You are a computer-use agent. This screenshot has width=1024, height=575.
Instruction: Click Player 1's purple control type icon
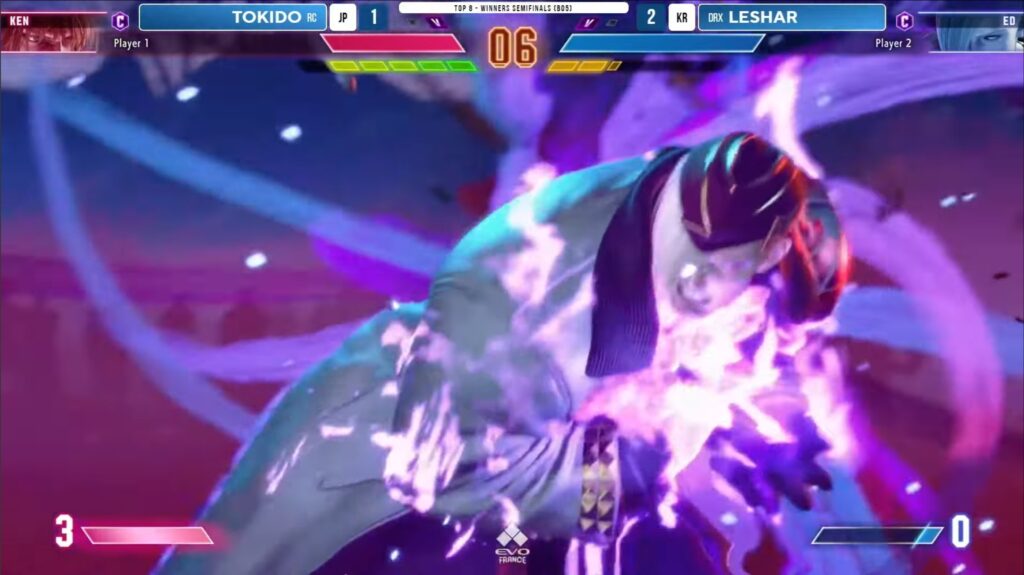tap(120, 21)
